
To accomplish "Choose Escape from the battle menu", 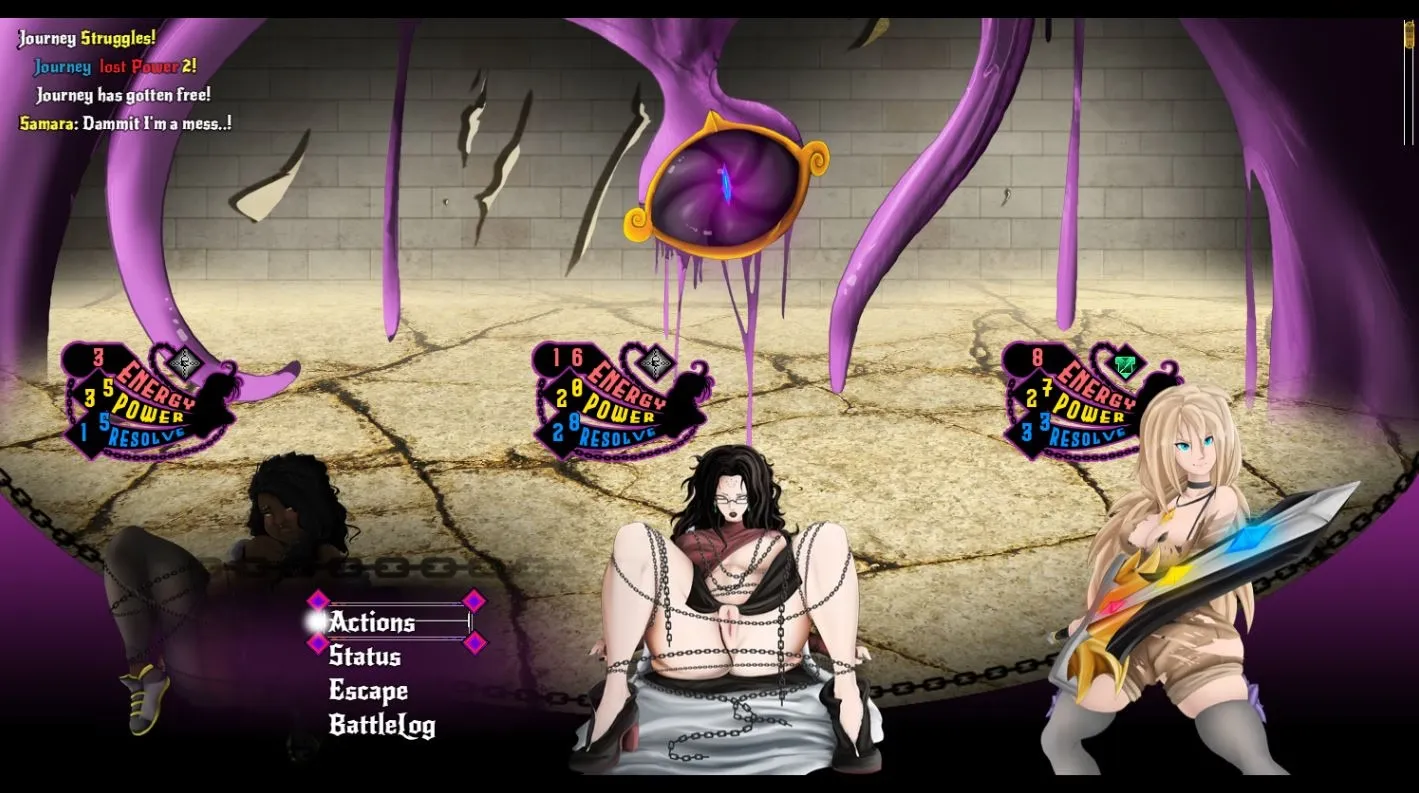I will (368, 691).
